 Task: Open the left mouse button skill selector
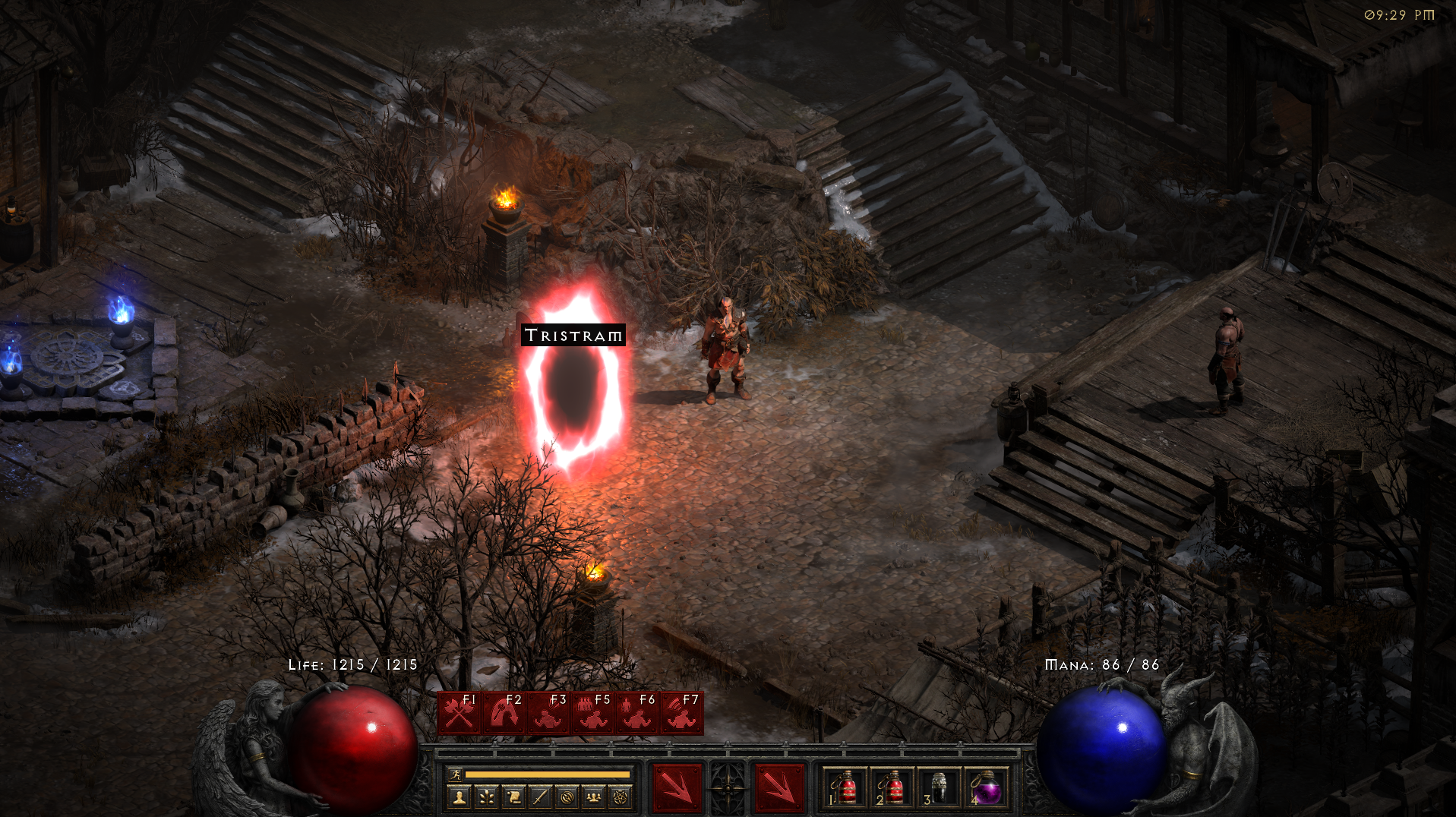pyautogui.click(x=677, y=787)
